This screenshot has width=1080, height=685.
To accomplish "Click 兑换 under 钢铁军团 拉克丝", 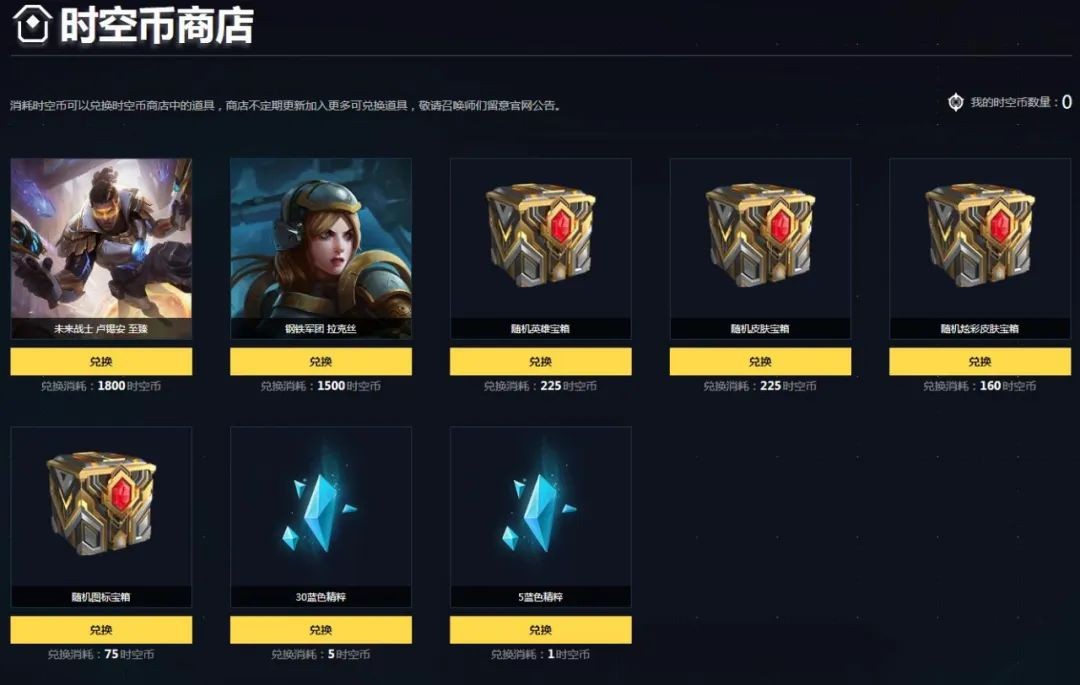I will point(320,361).
